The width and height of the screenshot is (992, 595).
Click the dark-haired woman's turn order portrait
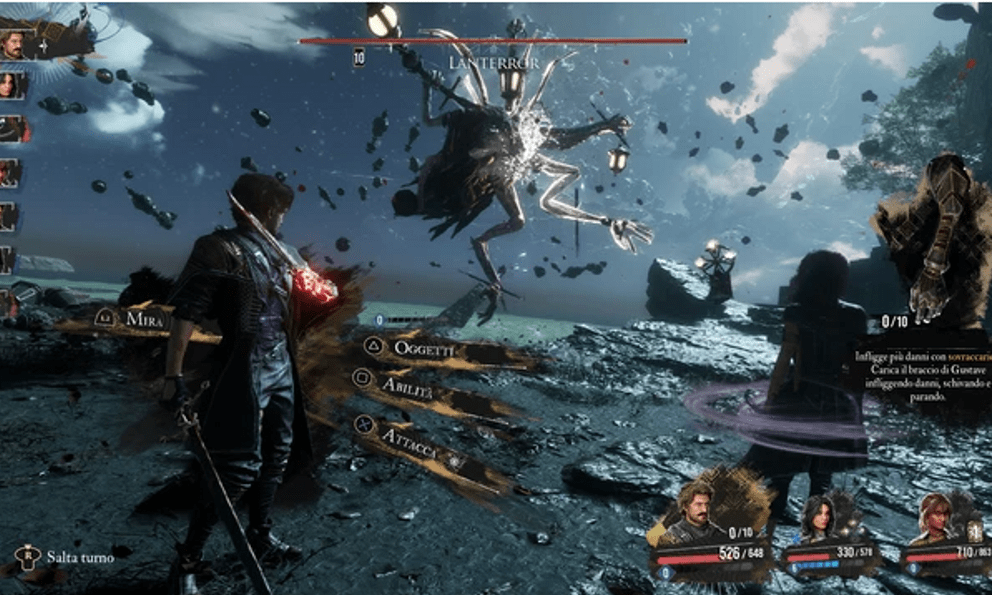[10, 85]
